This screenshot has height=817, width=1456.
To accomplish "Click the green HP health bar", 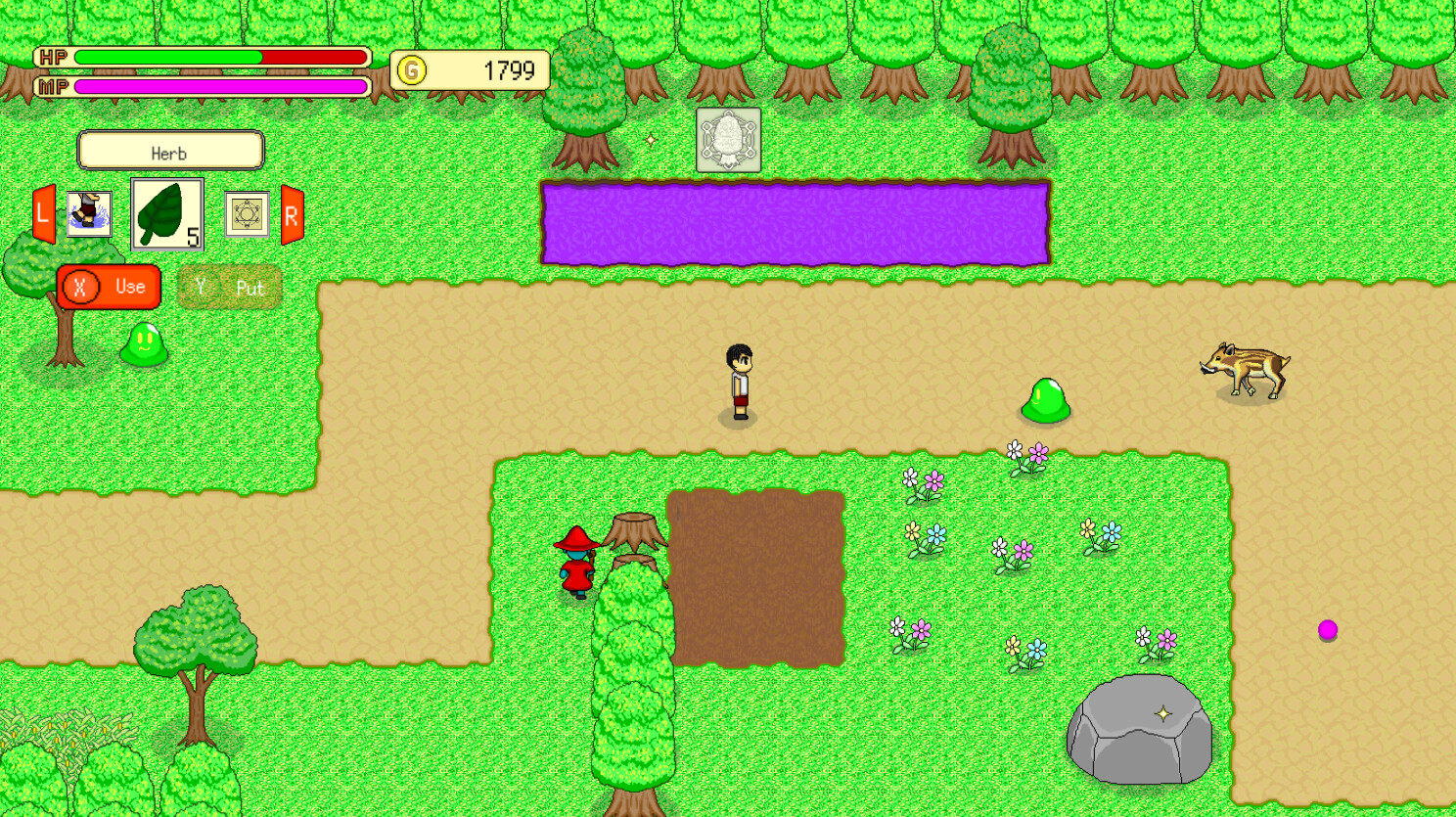I will (166, 57).
